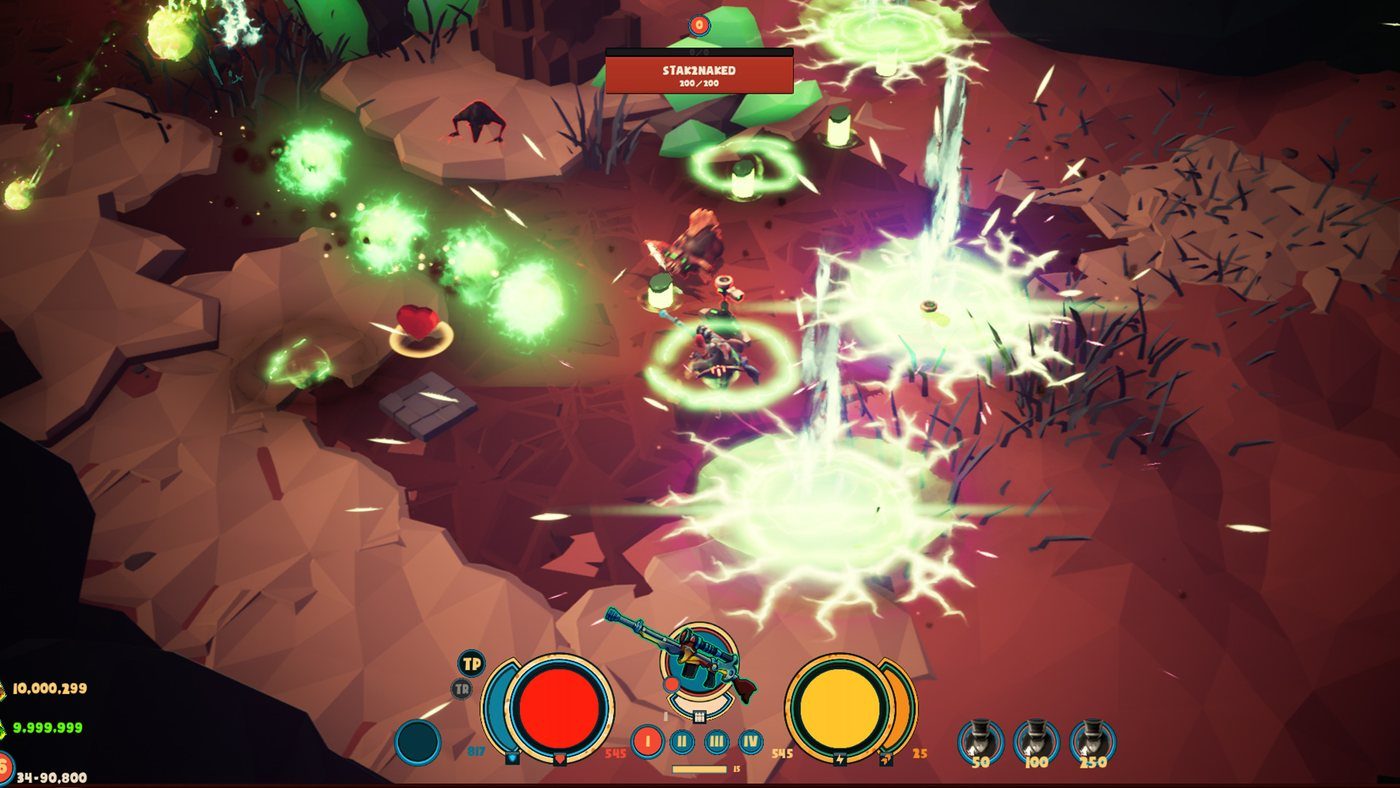Activate weapon slot IV
The height and width of the screenshot is (788, 1400).
coord(750,742)
